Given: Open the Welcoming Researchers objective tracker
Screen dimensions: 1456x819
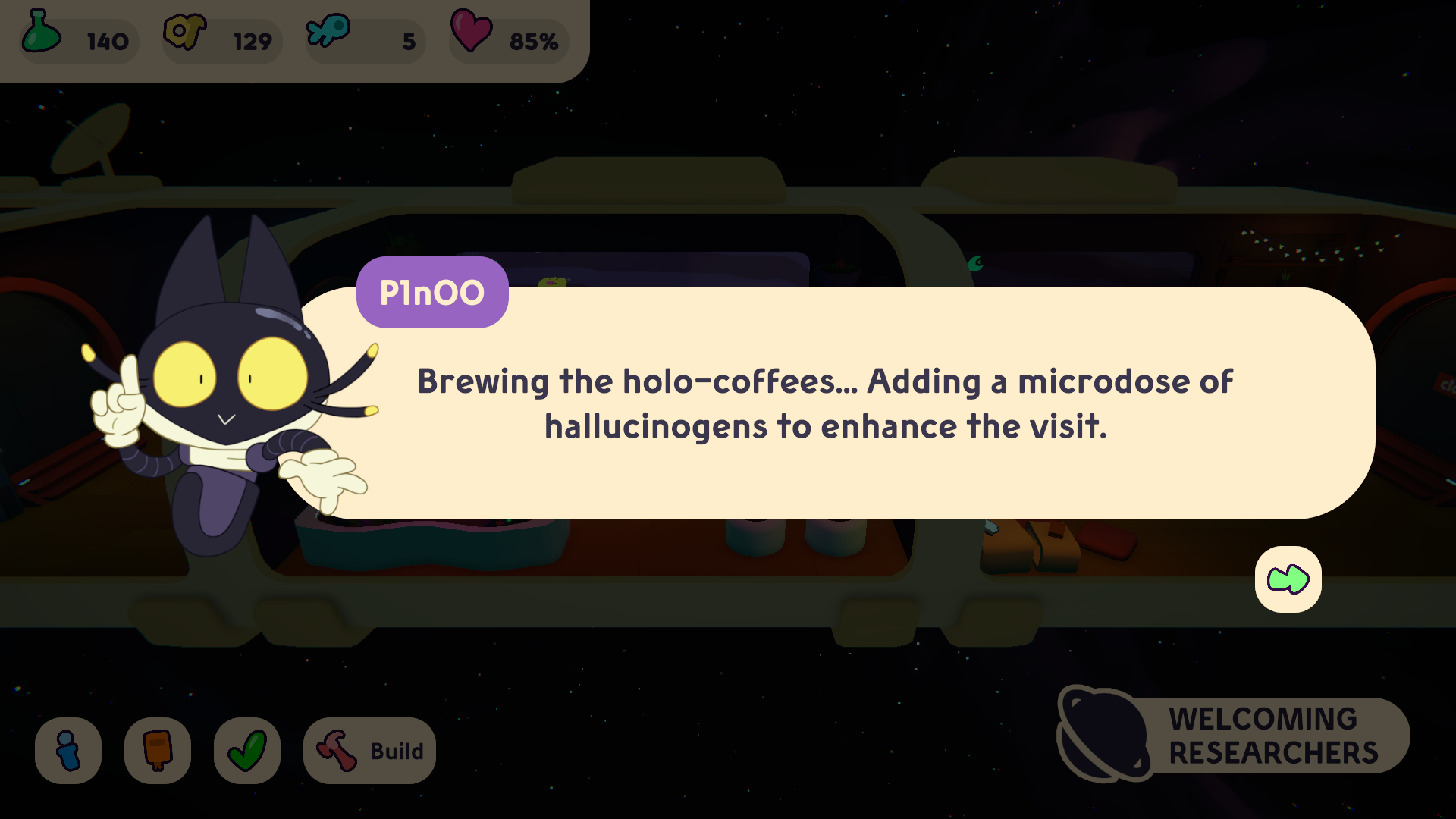Looking at the screenshot, I should (1235, 736).
